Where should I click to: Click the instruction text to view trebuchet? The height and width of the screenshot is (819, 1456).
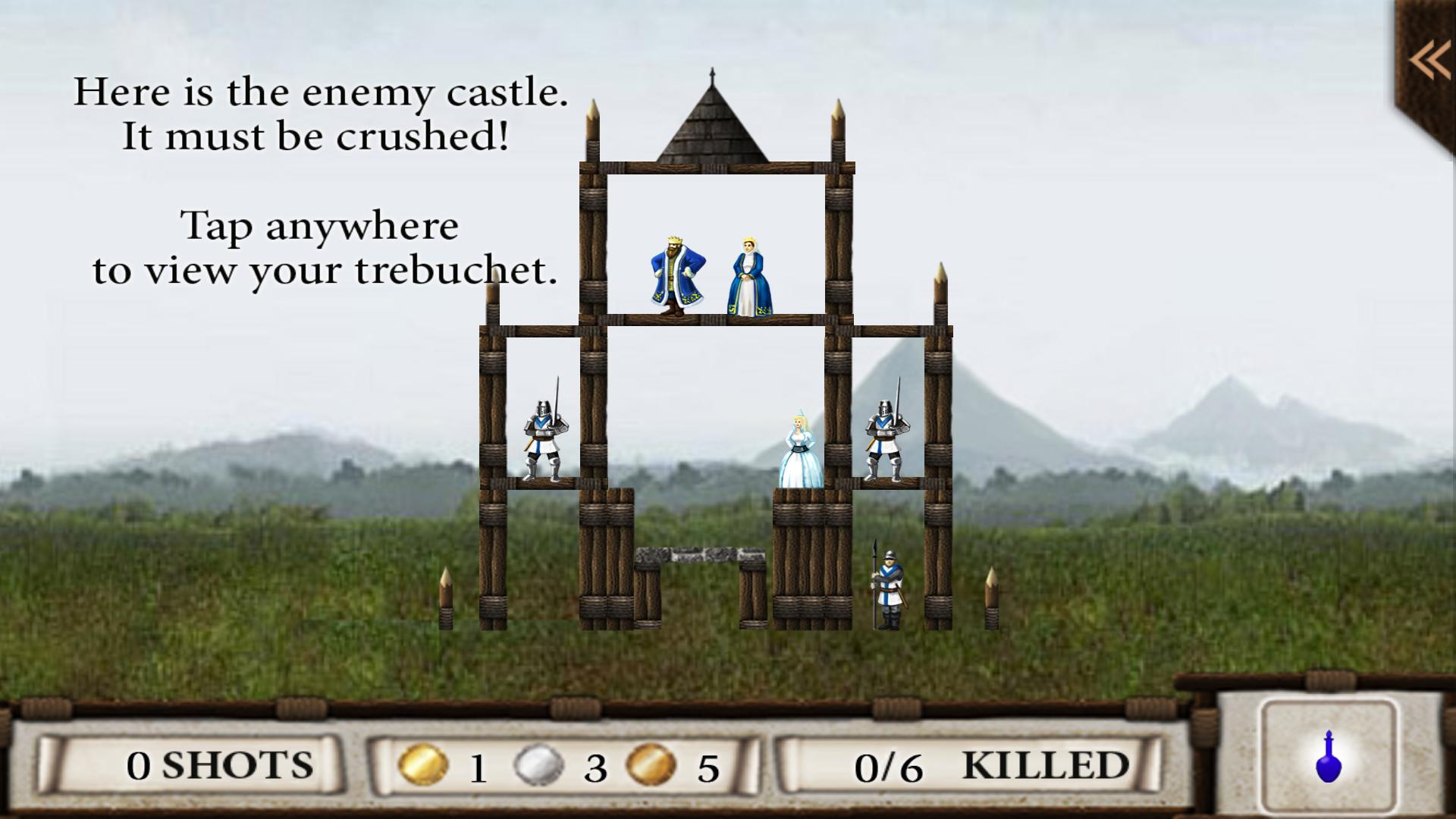click(325, 246)
